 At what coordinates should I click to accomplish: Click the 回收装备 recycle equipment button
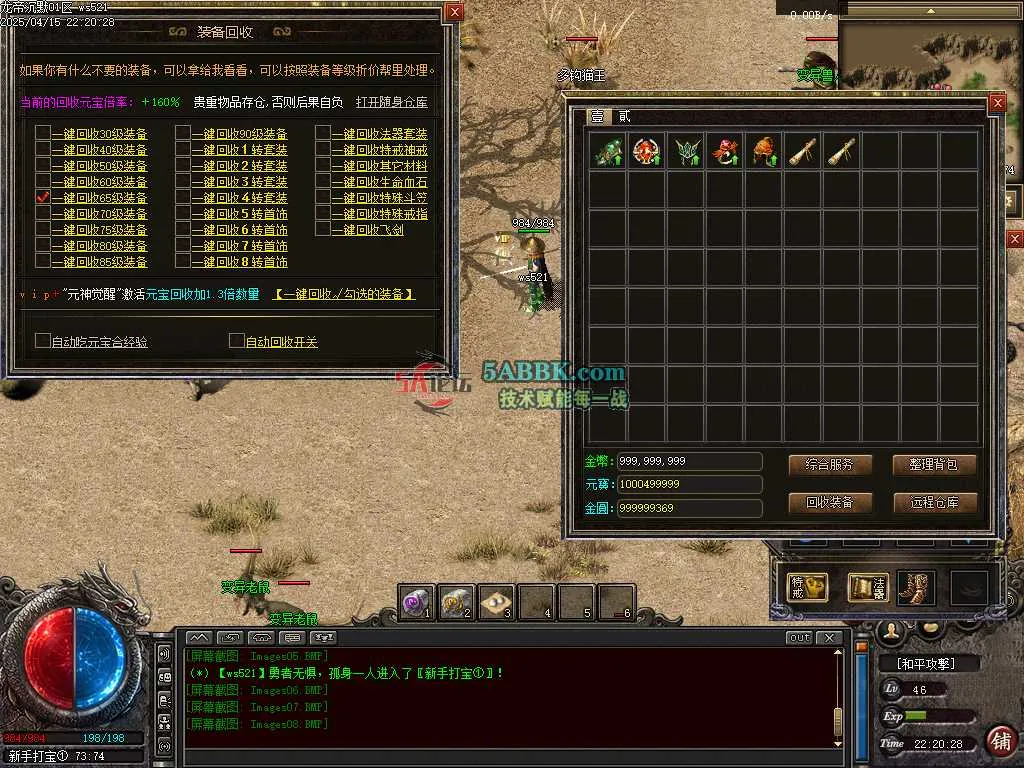pos(830,502)
